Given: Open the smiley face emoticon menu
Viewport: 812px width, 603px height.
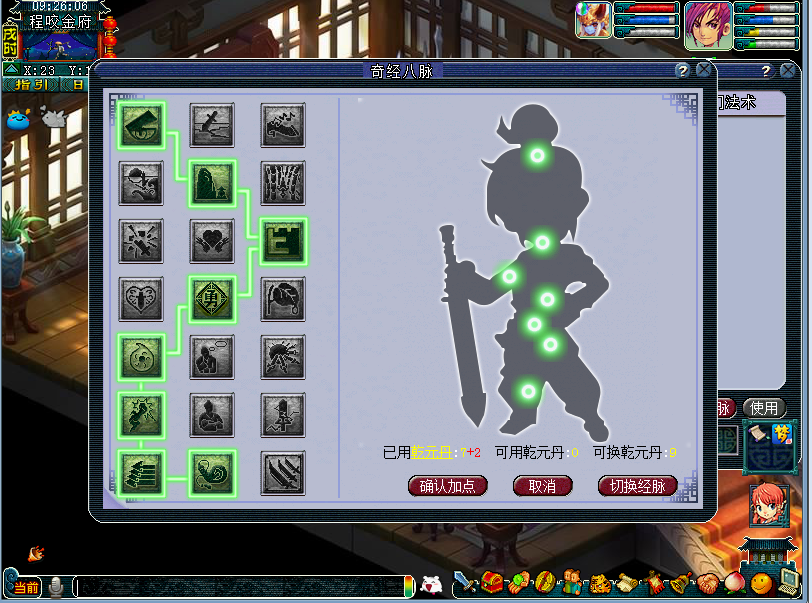Looking at the screenshot, I should click(762, 582).
